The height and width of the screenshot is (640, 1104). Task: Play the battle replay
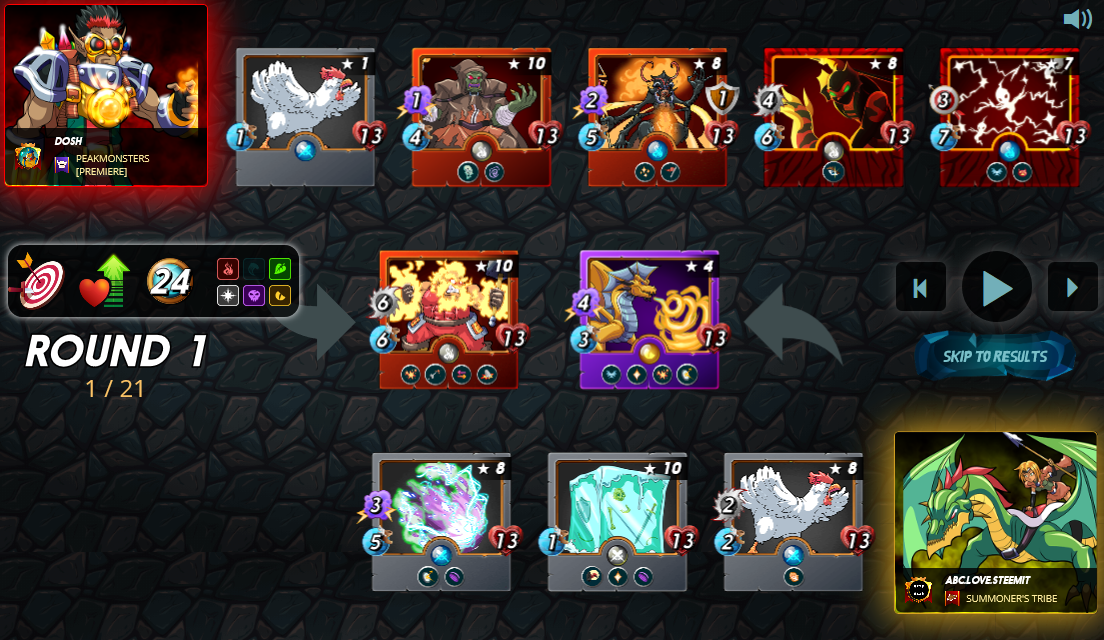point(996,288)
